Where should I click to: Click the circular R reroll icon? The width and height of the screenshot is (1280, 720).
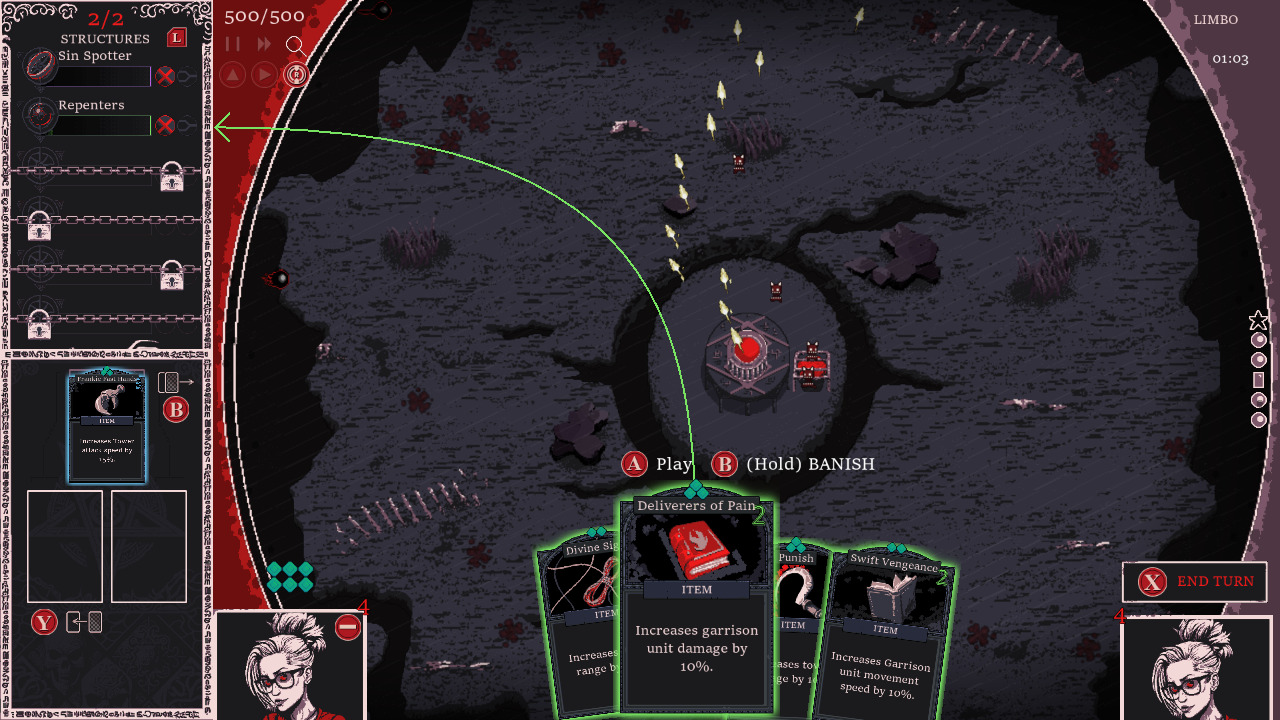click(x=296, y=74)
